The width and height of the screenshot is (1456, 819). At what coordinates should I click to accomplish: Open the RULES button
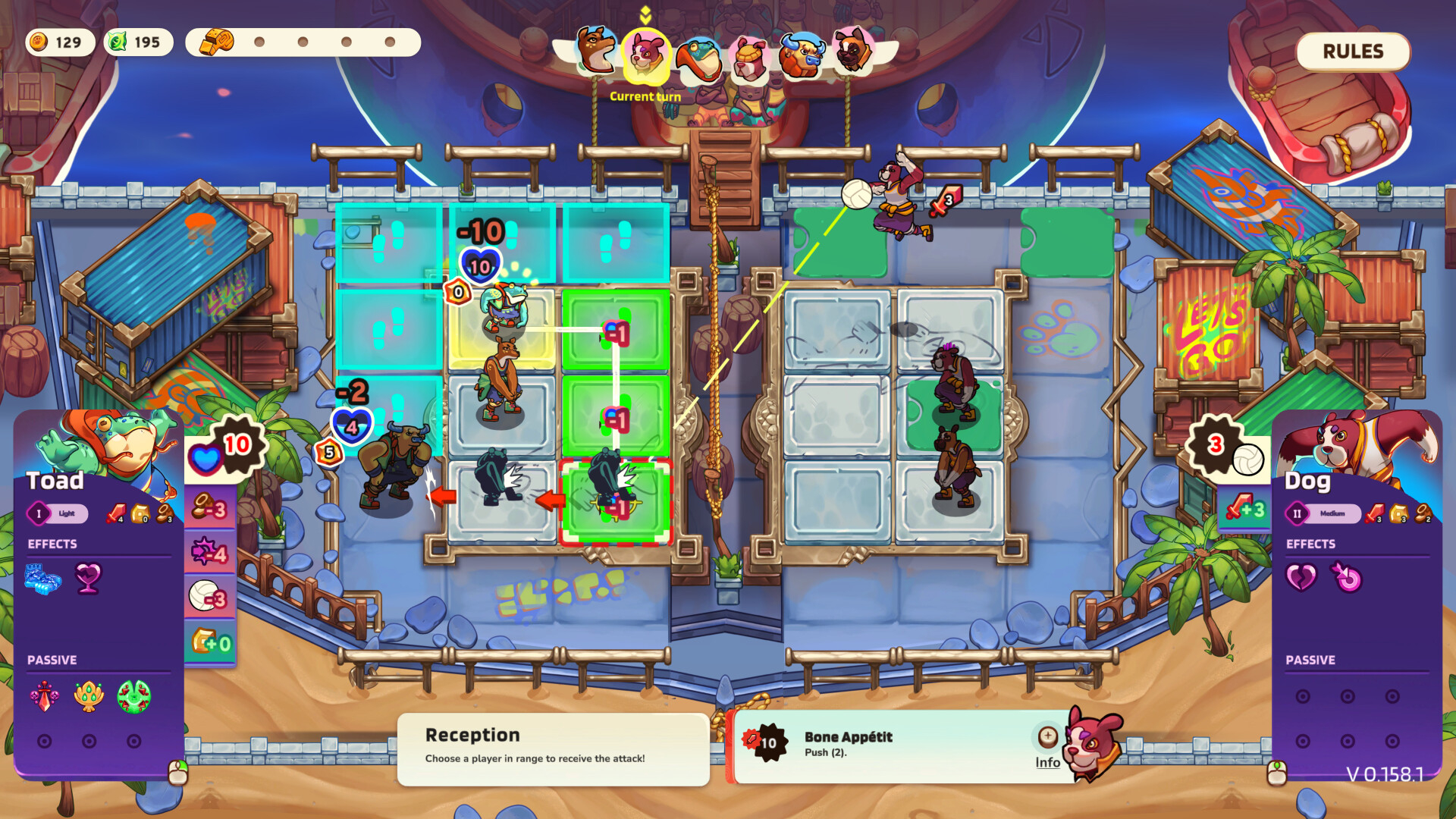click(1353, 52)
